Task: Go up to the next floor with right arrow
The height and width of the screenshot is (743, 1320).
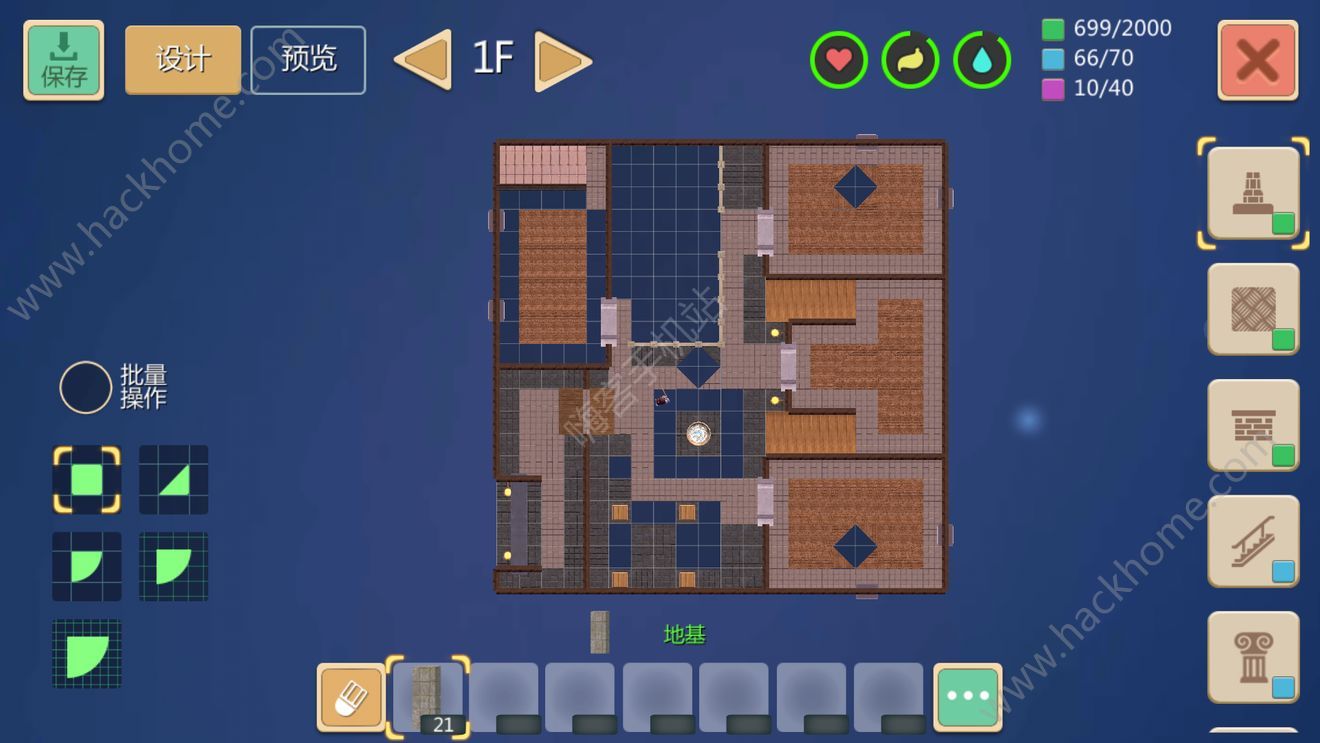Action: [561, 60]
